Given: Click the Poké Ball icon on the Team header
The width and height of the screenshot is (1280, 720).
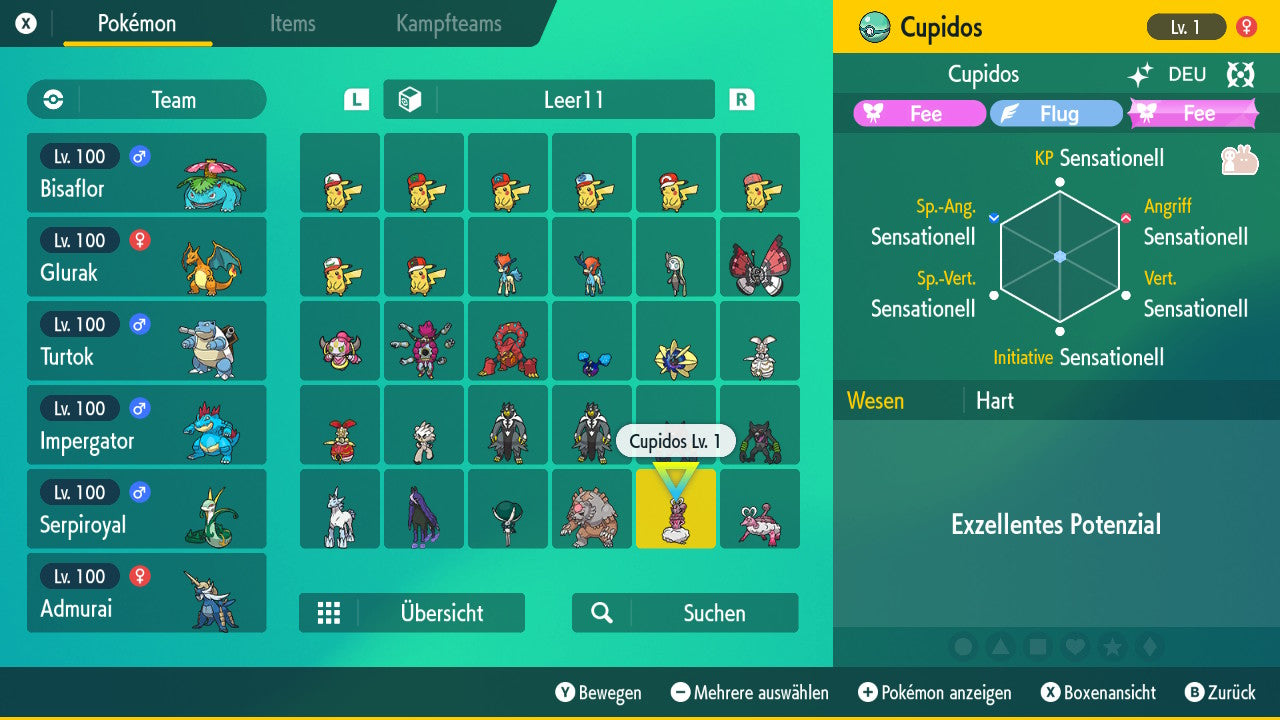Looking at the screenshot, I should pos(52,100).
